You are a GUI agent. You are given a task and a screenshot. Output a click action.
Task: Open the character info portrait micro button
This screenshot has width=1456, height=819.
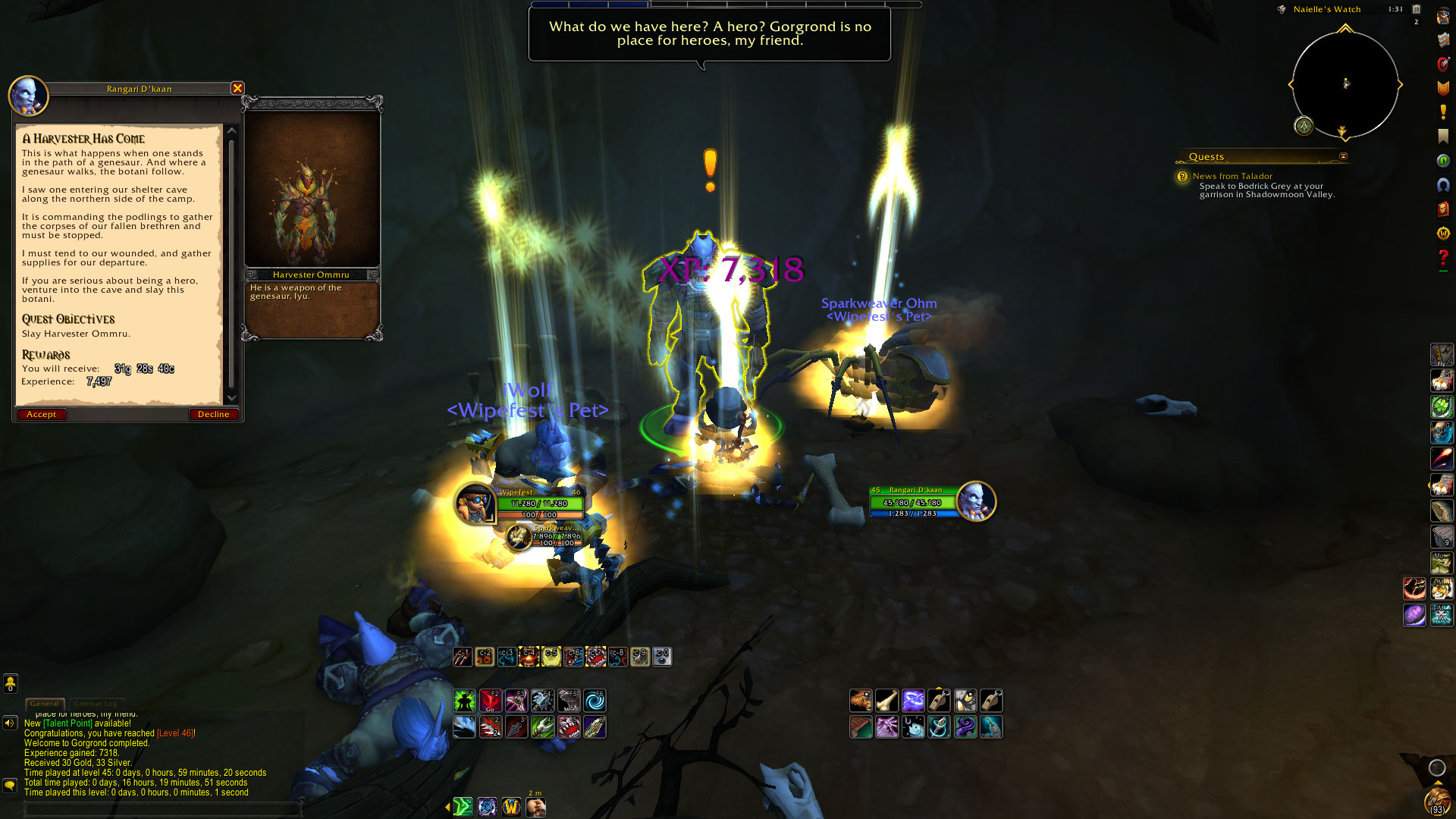pyautogui.click(x=1442, y=17)
